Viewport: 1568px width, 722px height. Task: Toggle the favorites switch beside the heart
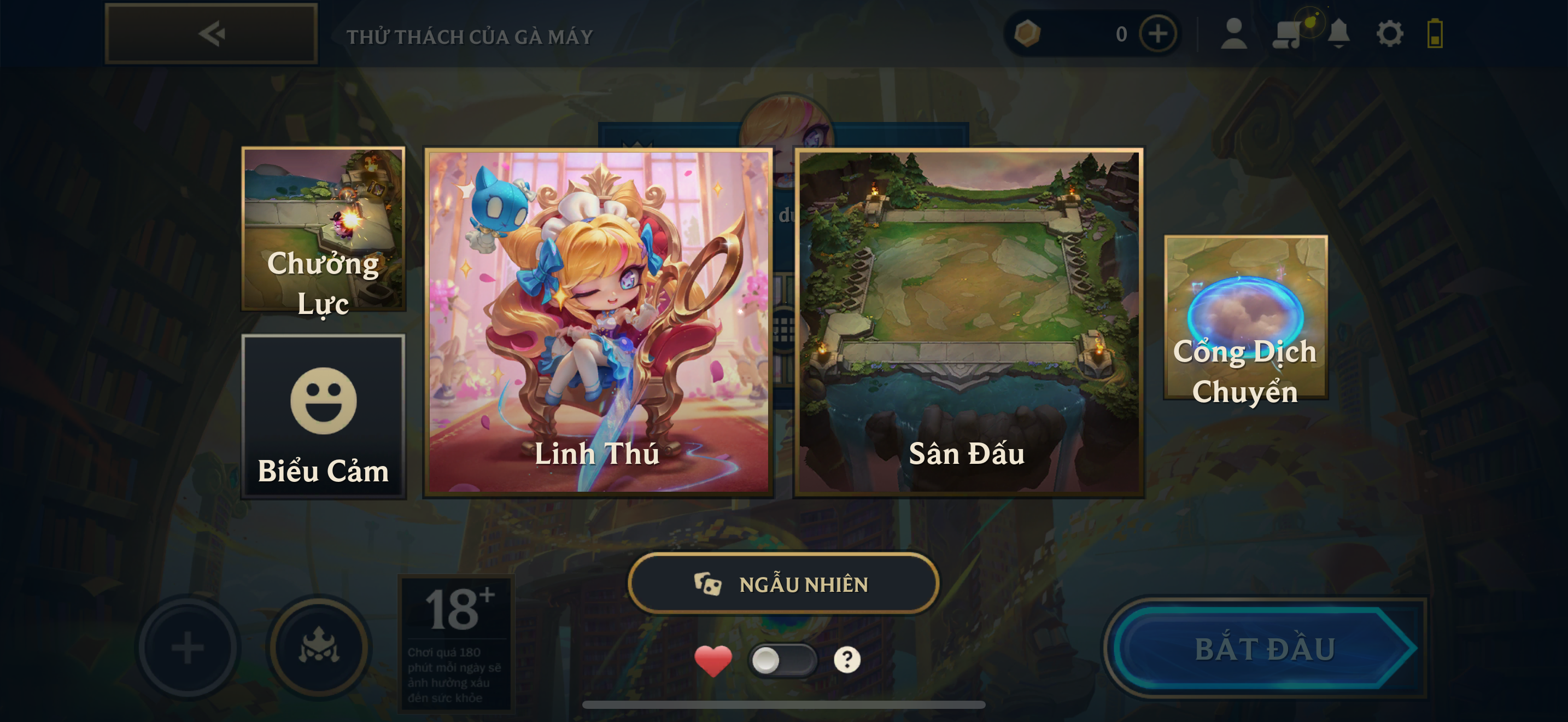(x=782, y=660)
